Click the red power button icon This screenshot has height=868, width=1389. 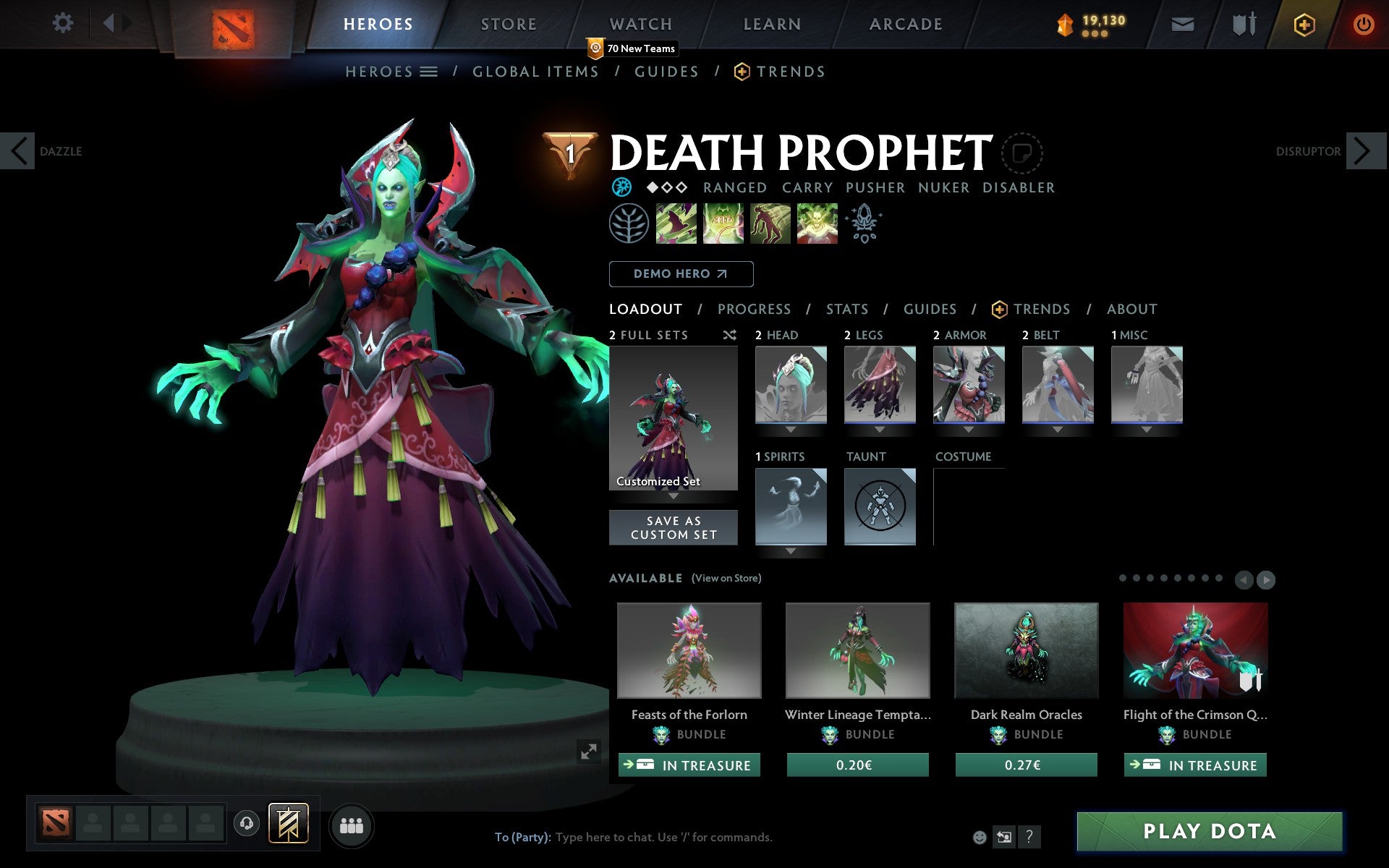(x=1364, y=24)
